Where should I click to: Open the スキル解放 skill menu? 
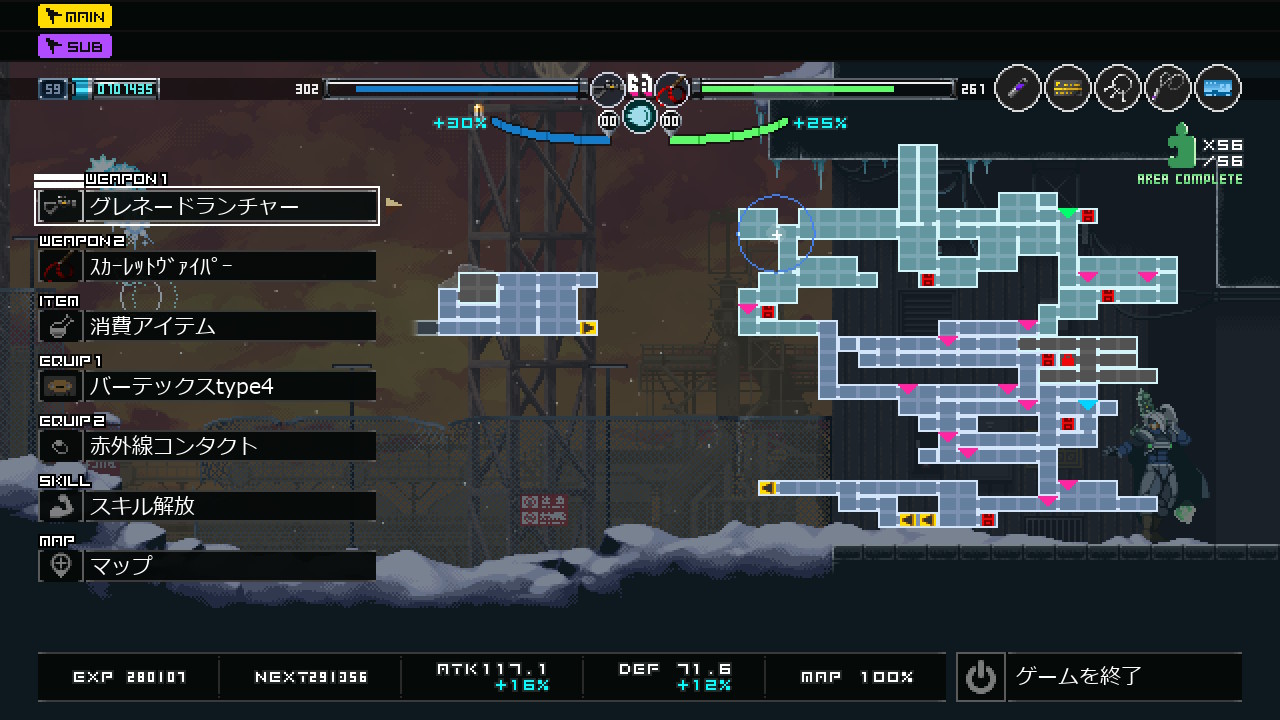(207, 506)
